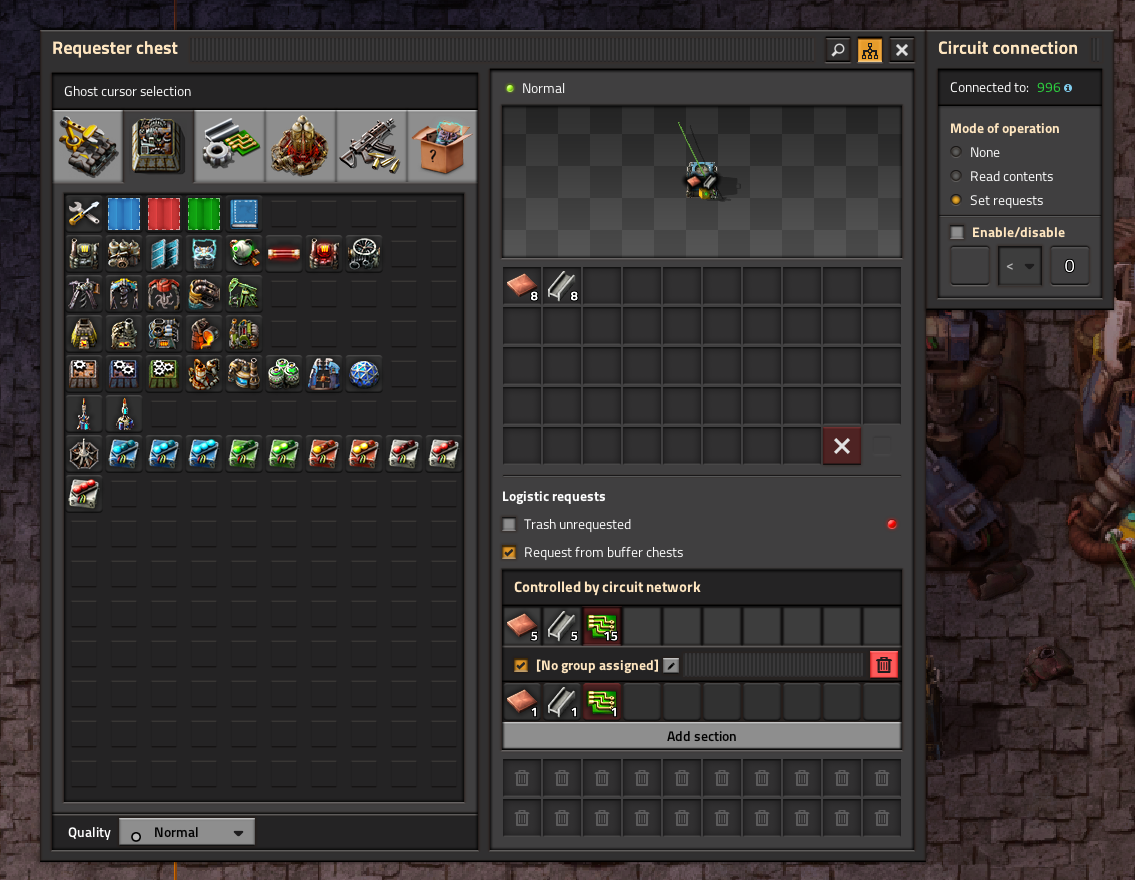This screenshot has height=880, width=1135.
Task: Switch to the Logistics category tab
Action: (88, 145)
